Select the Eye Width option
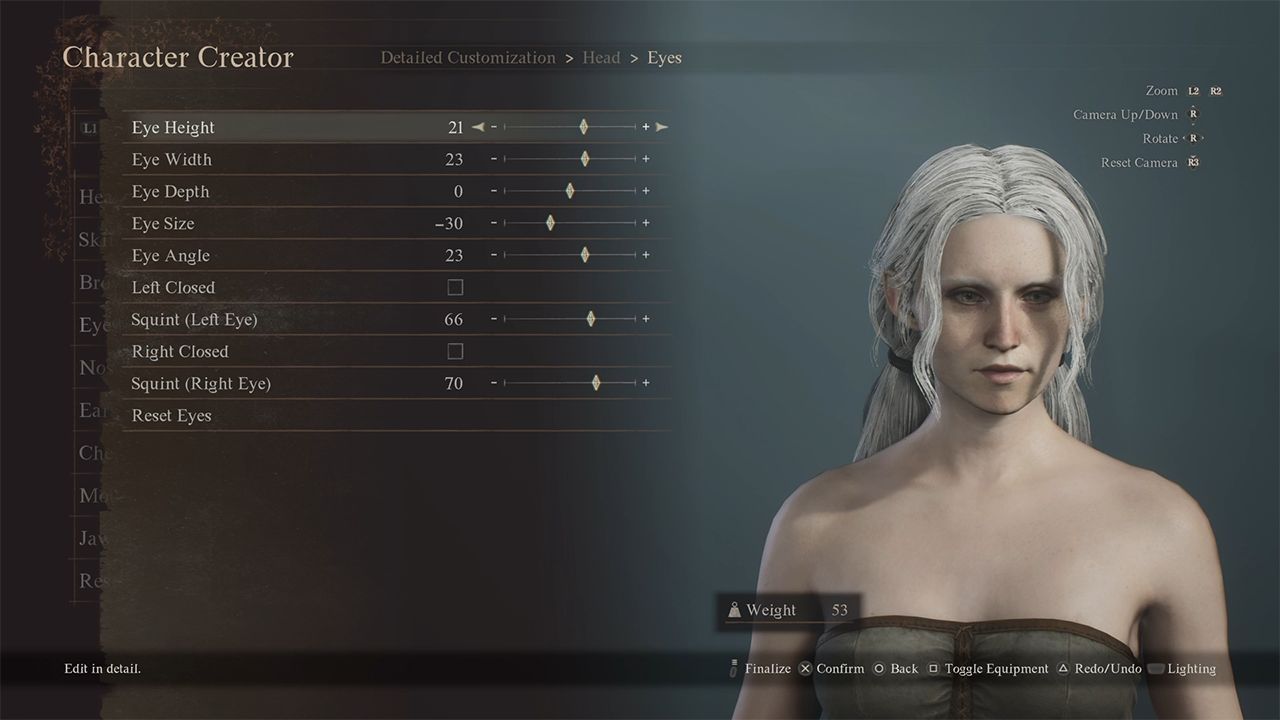1280x720 pixels. (x=172, y=159)
